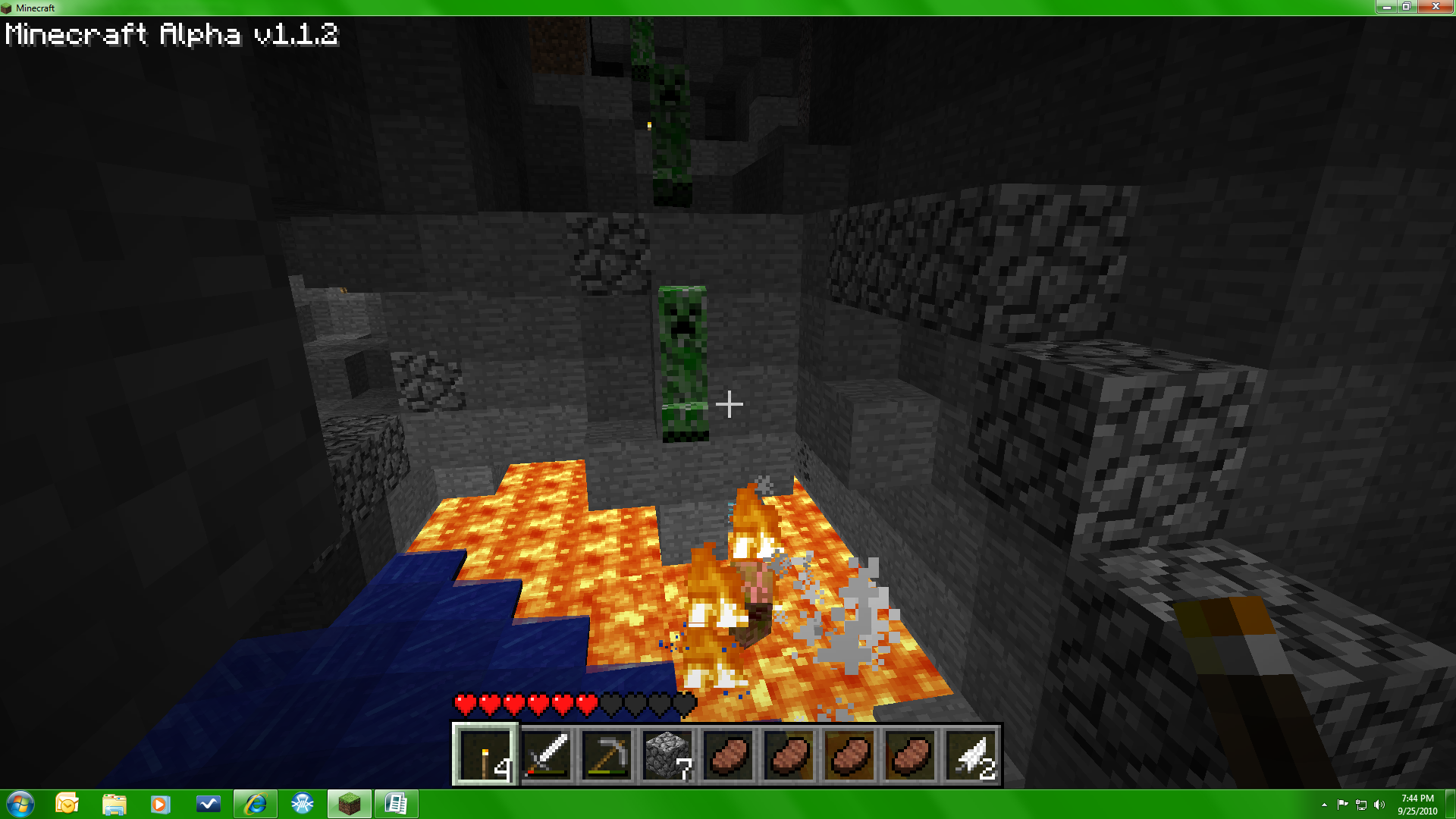Select the cobblestone block stack

667,754
